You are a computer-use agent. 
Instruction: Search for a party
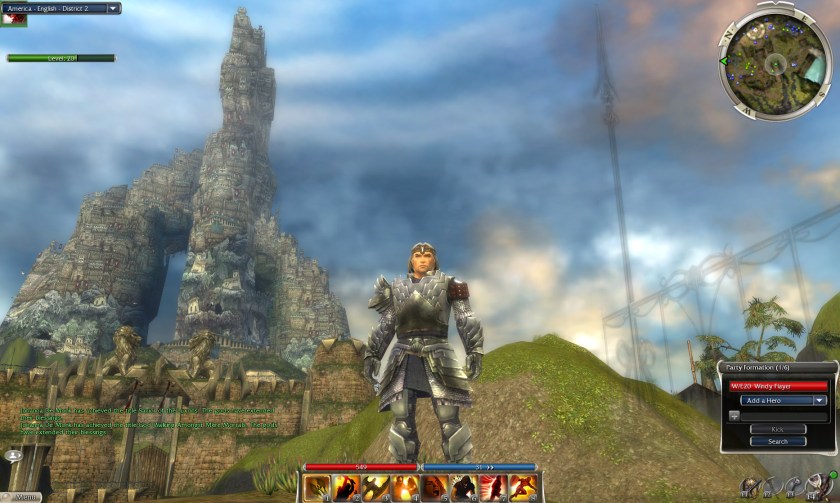click(777, 441)
